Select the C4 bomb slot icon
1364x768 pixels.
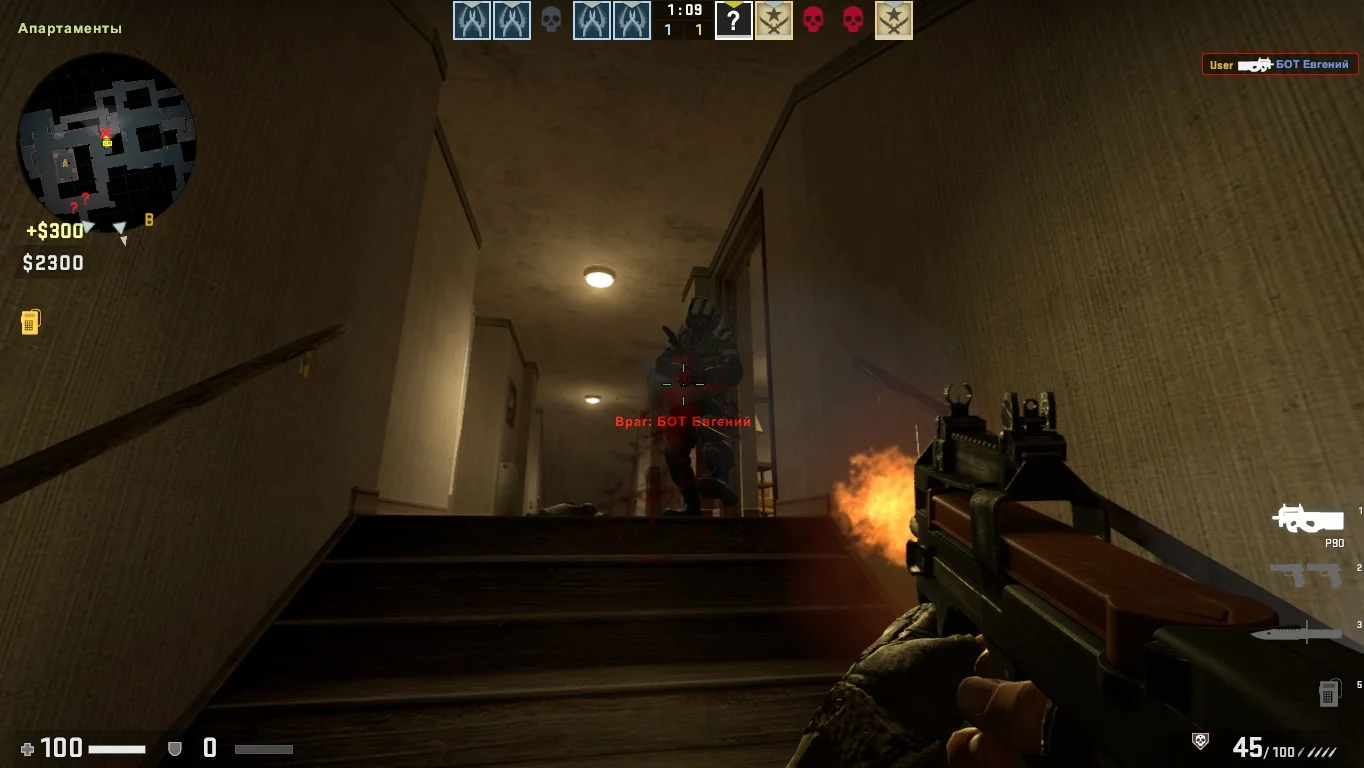1329,692
